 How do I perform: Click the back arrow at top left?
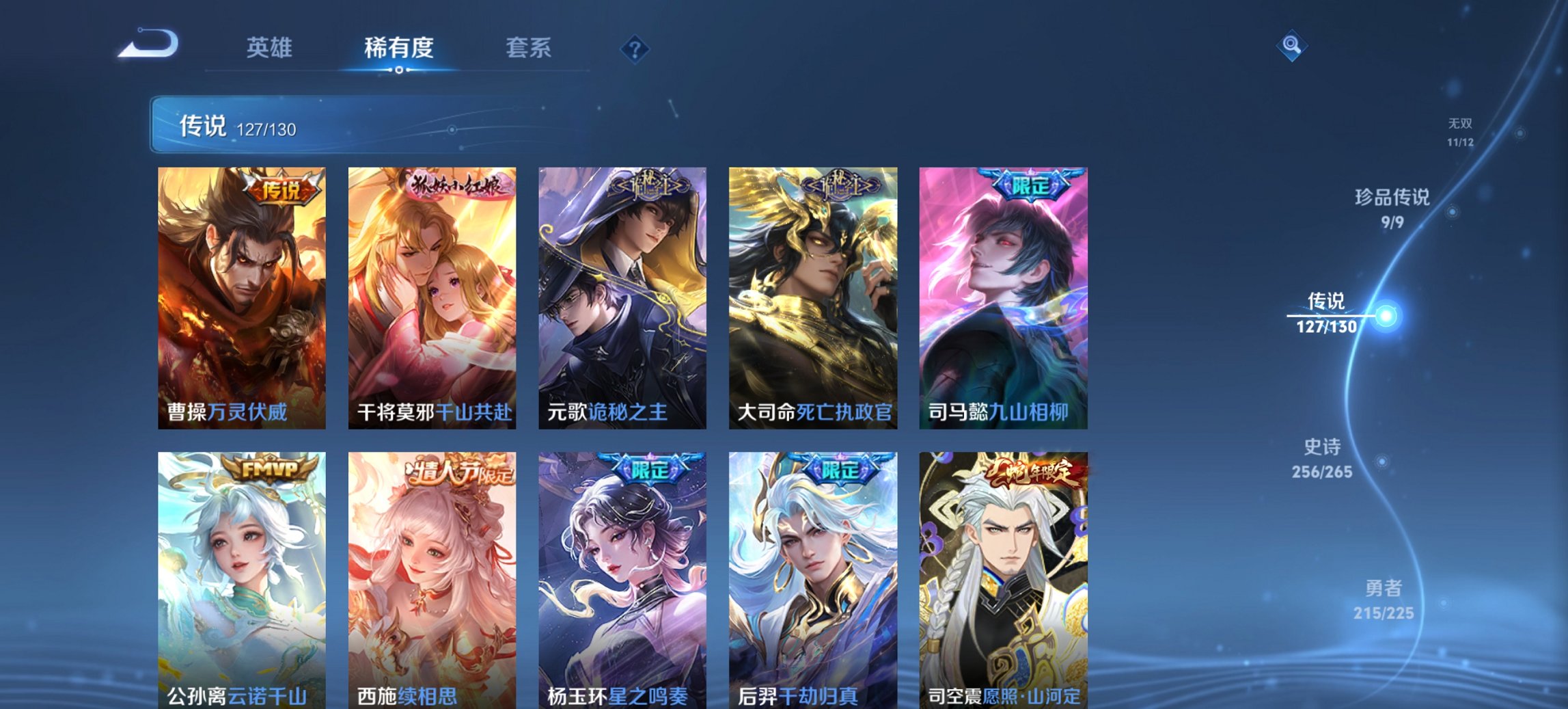click(x=146, y=45)
